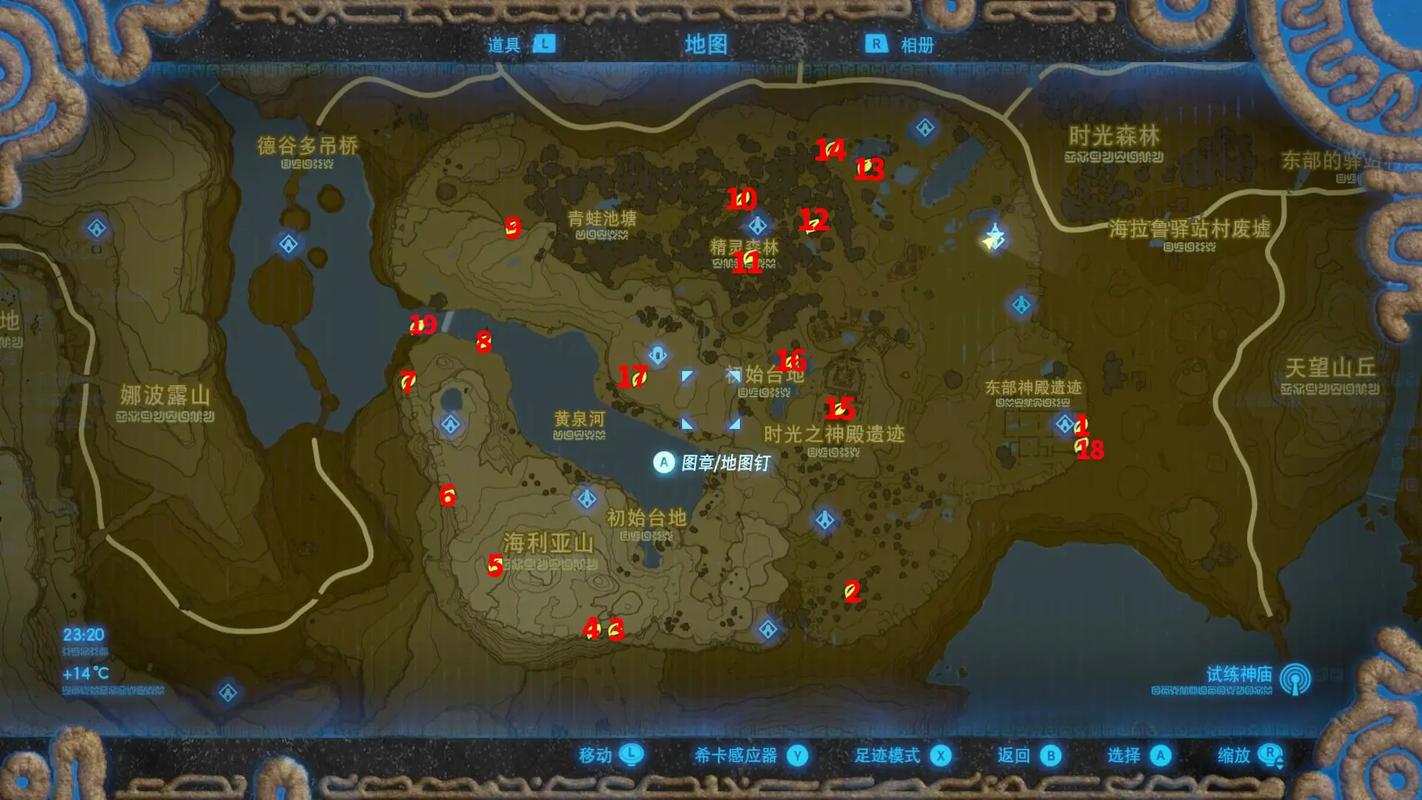Switch to the 道具 tab

point(519,45)
